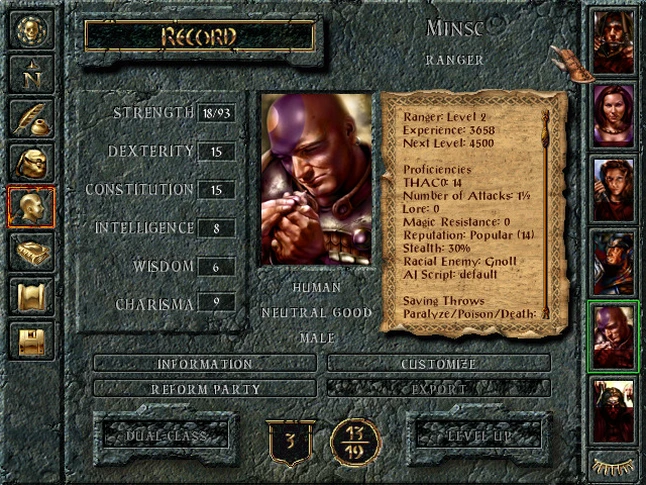This screenshot has width=646, height=485.
Task: Open the priest scroll icon
Action: (32, 297)
